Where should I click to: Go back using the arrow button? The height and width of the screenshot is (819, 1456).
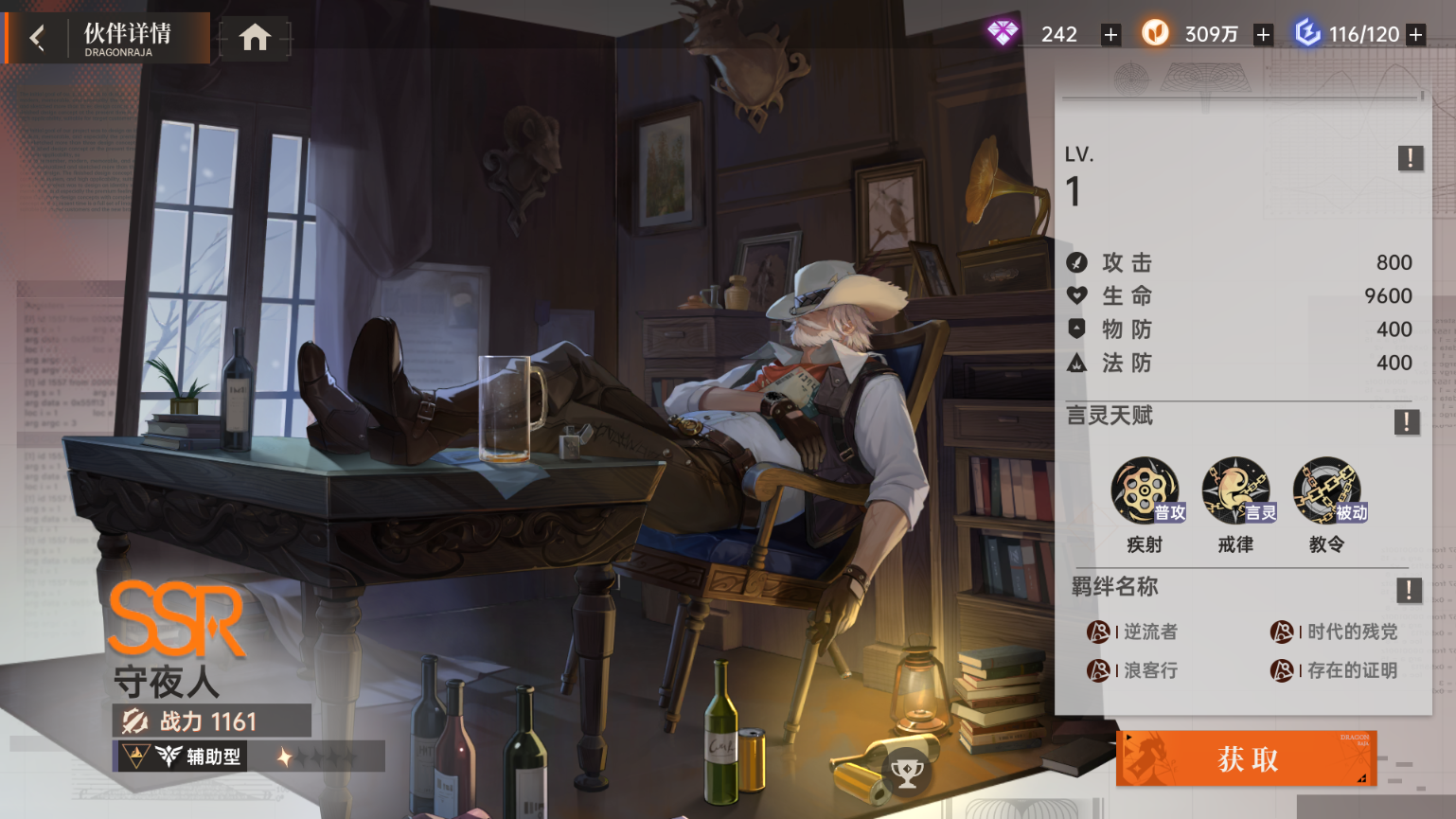point(37,38)
